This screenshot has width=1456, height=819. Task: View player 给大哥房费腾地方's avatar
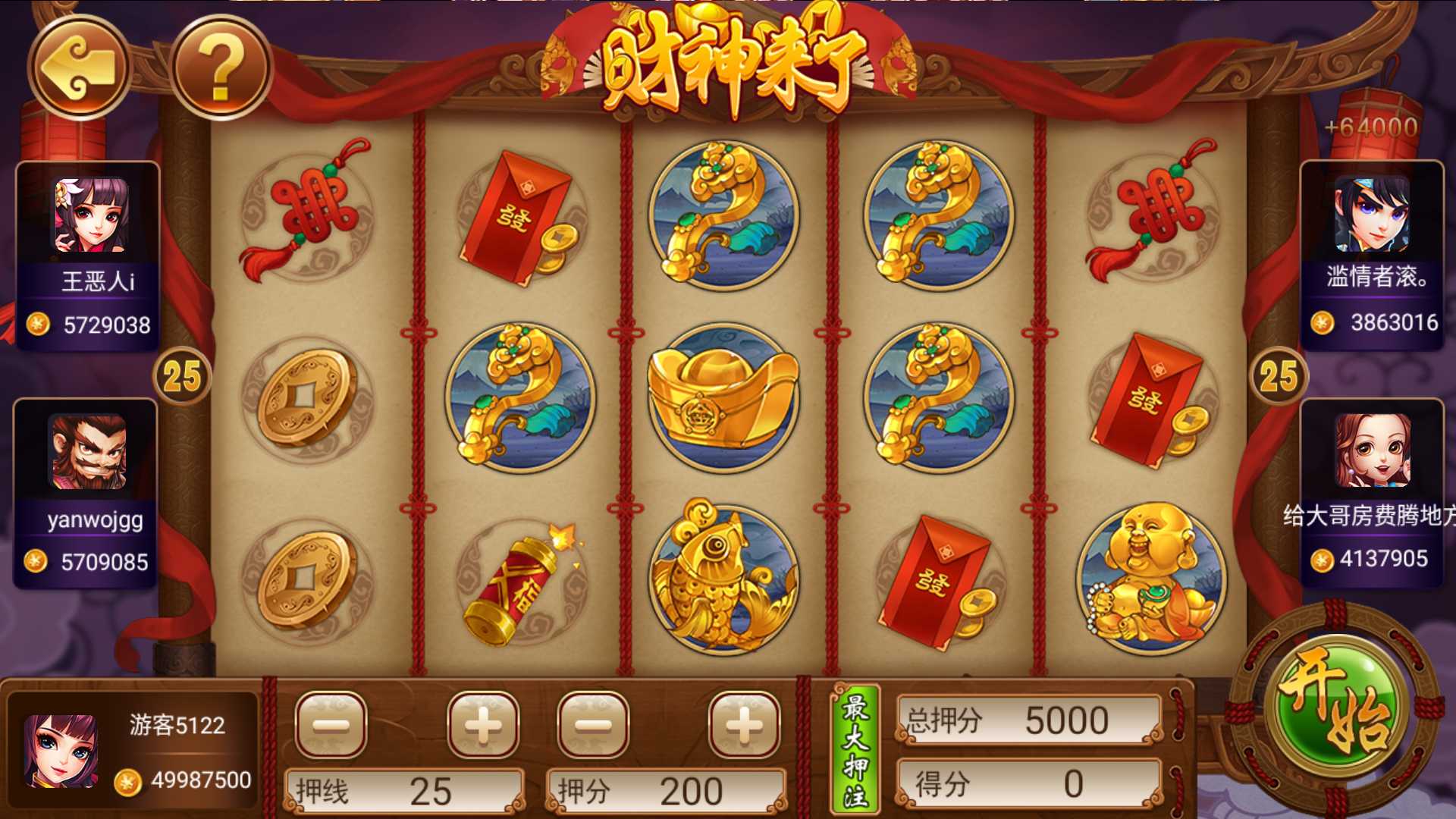coord(1372,450)
